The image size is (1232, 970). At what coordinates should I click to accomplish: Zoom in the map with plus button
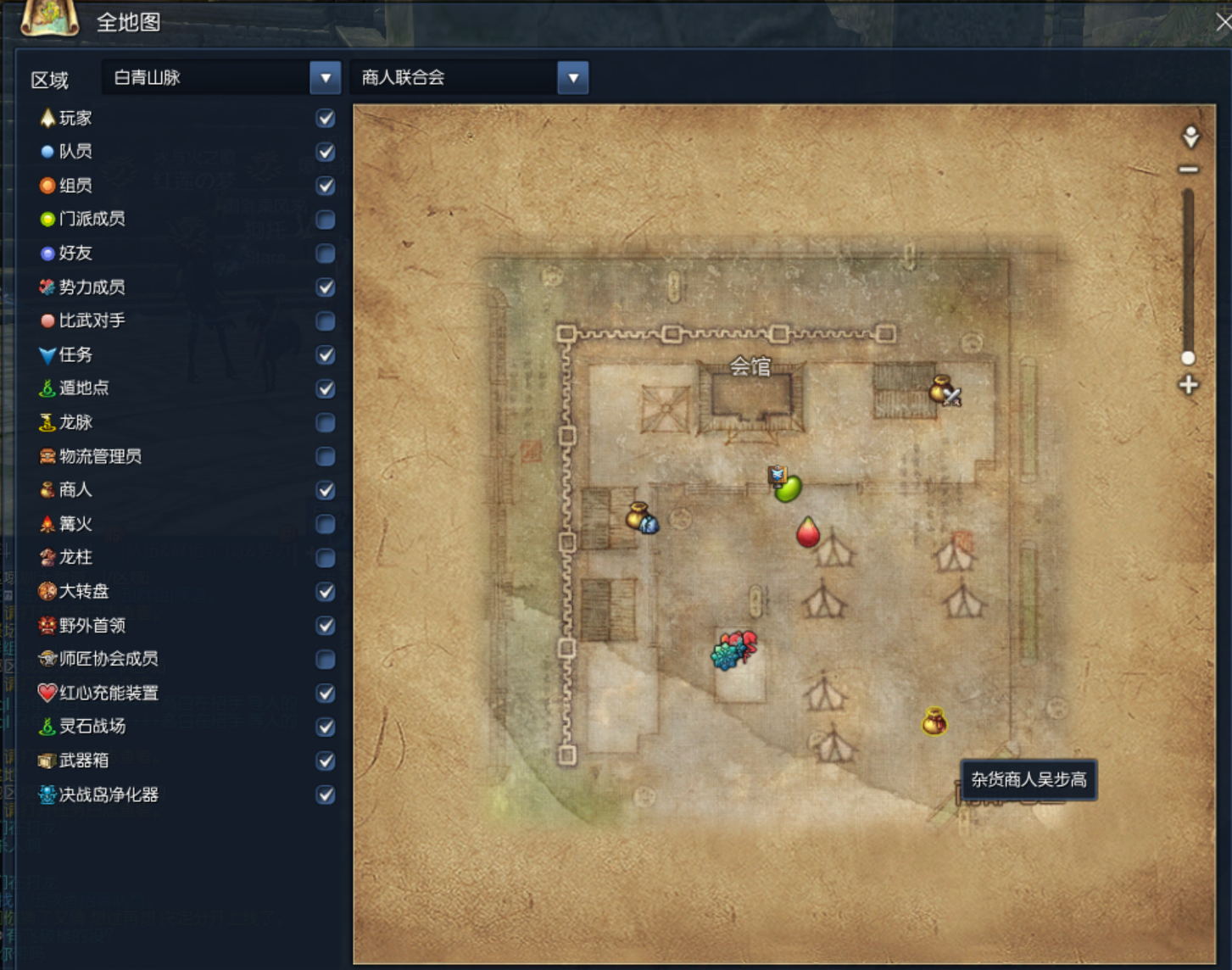coord(1189,385)
